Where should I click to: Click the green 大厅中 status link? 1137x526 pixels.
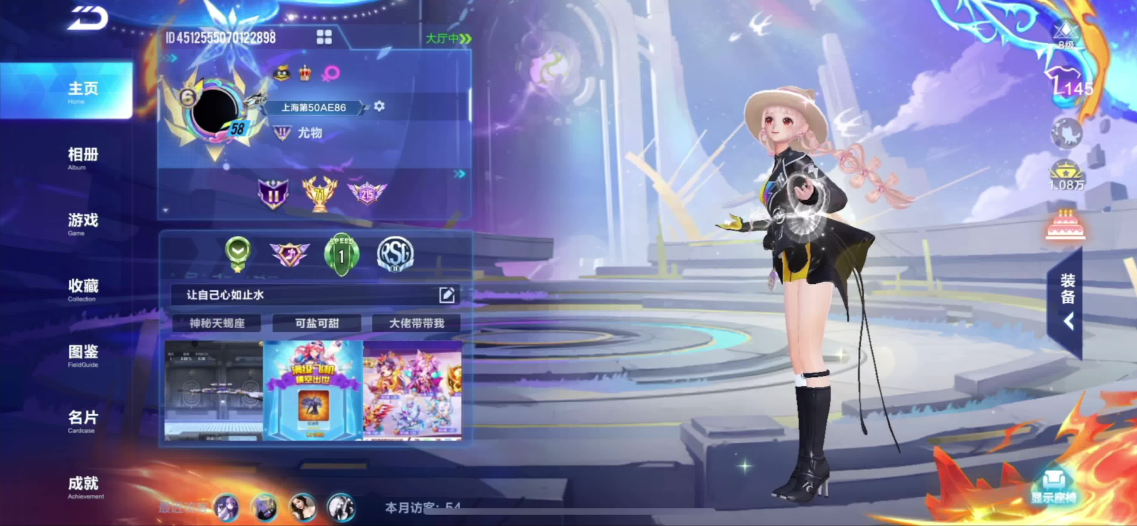(448, 38)
